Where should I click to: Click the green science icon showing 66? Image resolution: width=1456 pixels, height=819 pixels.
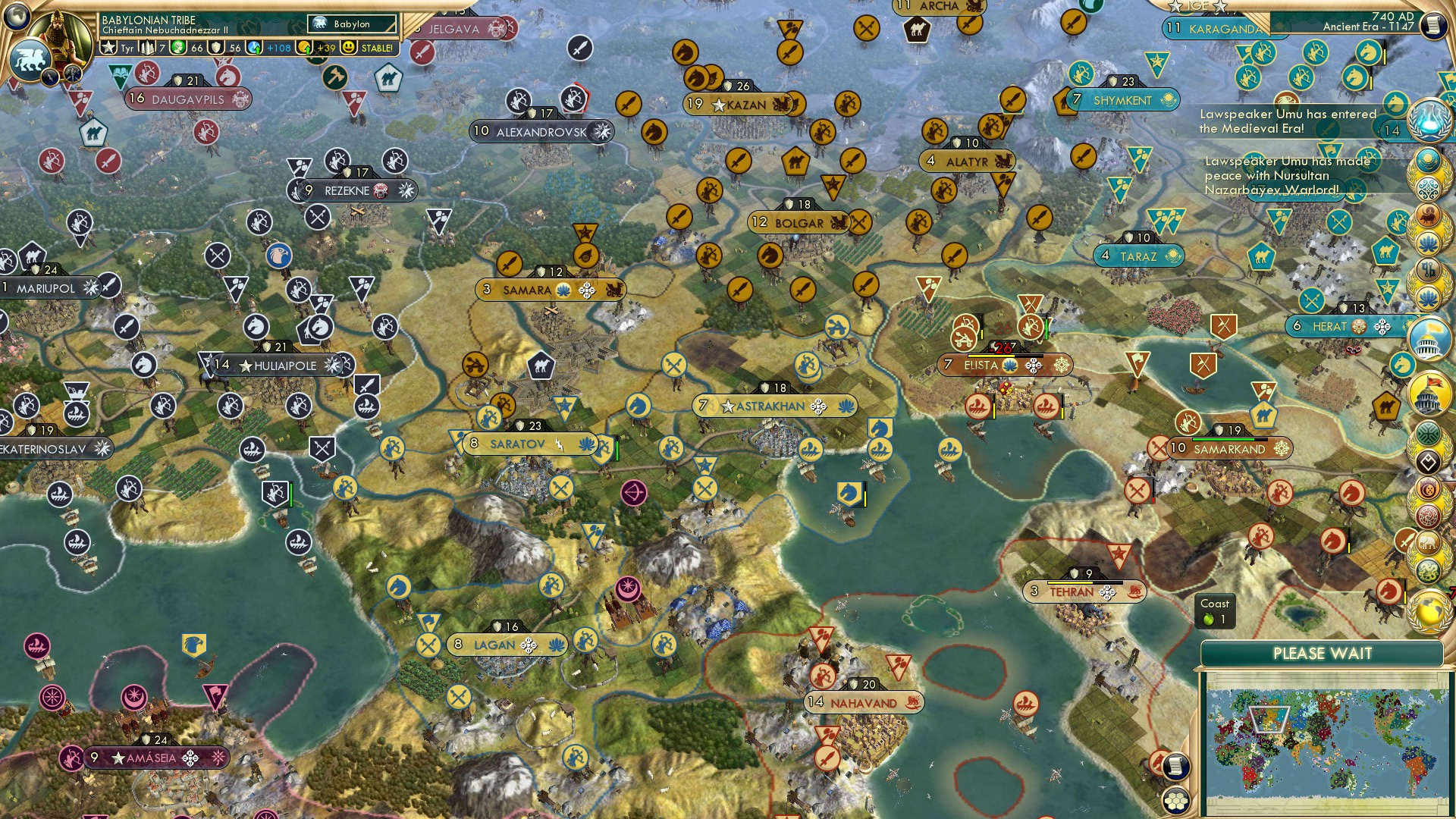(x=178, y=48)
